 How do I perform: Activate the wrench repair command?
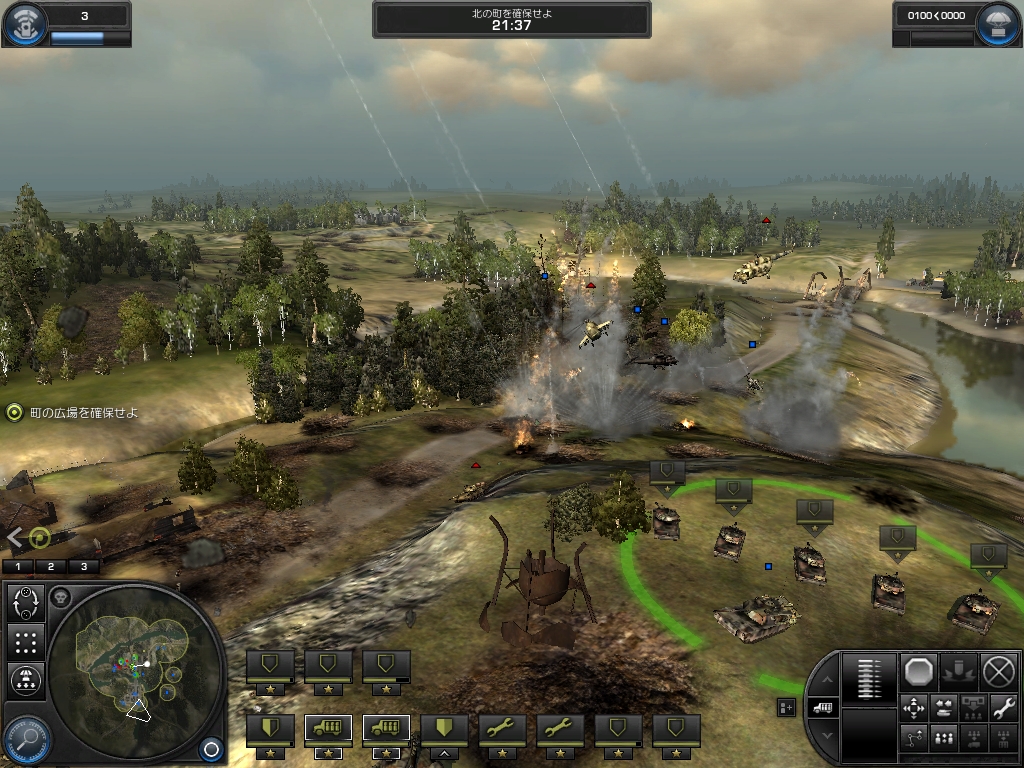coord(1004,708)
